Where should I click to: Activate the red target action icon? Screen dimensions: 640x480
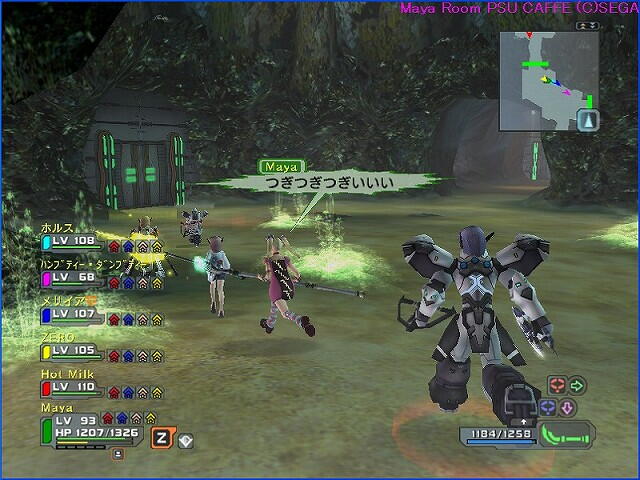(x=556, y=385)
